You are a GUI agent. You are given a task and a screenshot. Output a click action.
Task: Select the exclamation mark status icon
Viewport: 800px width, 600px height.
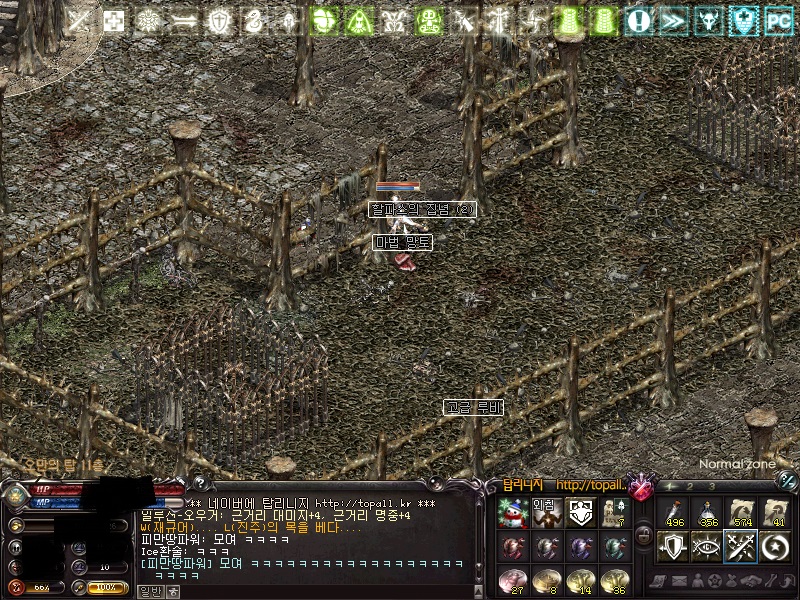click(641, 19)
